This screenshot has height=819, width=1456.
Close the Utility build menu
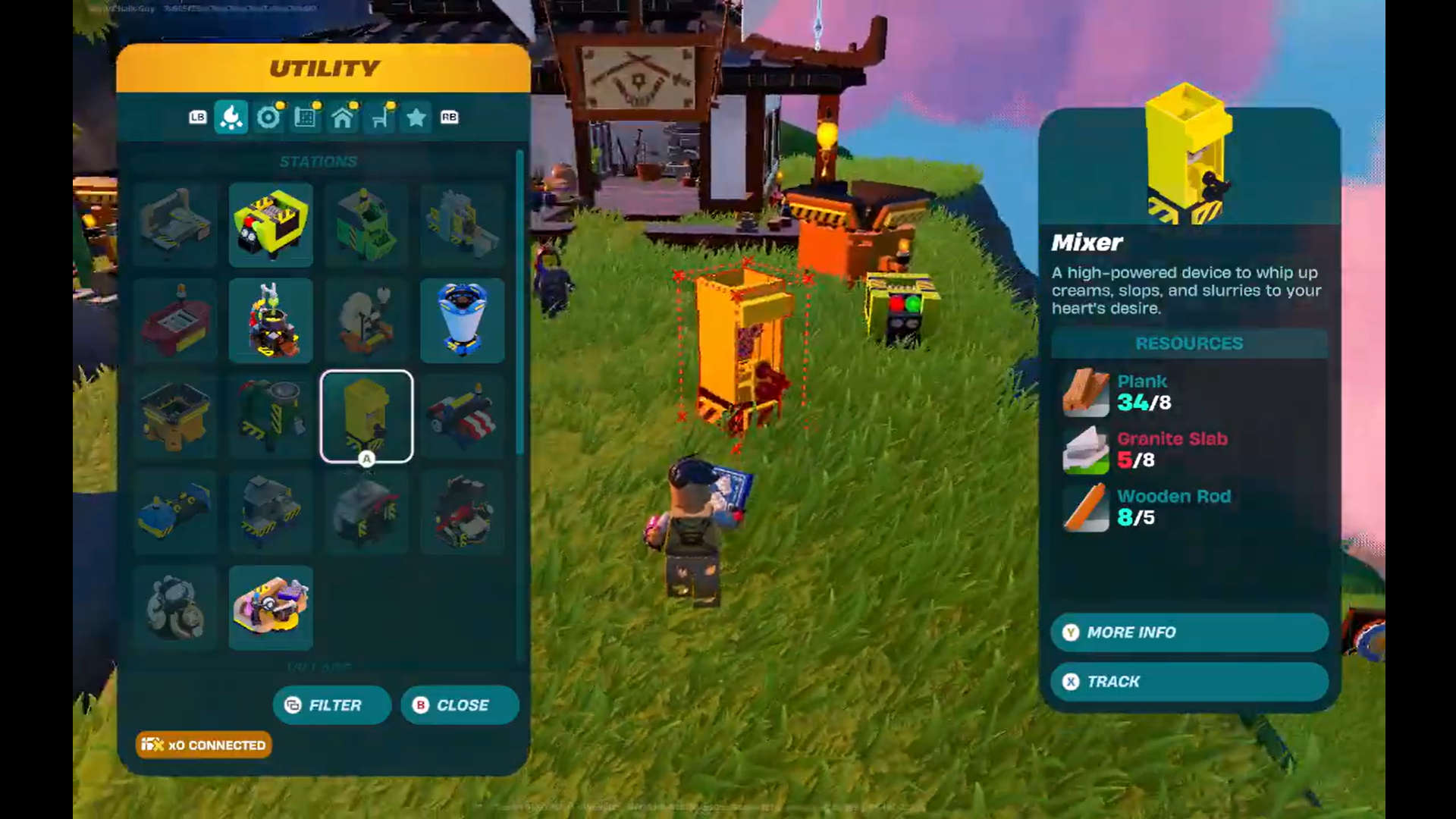(460, 705)
